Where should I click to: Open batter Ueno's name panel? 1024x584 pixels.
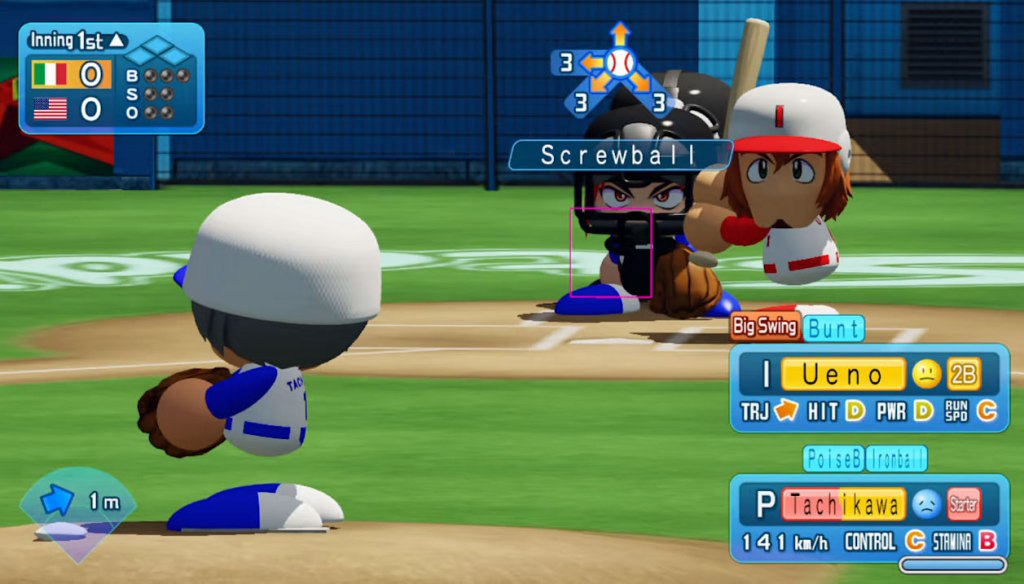pyautogui.click(x=843, y=375)
